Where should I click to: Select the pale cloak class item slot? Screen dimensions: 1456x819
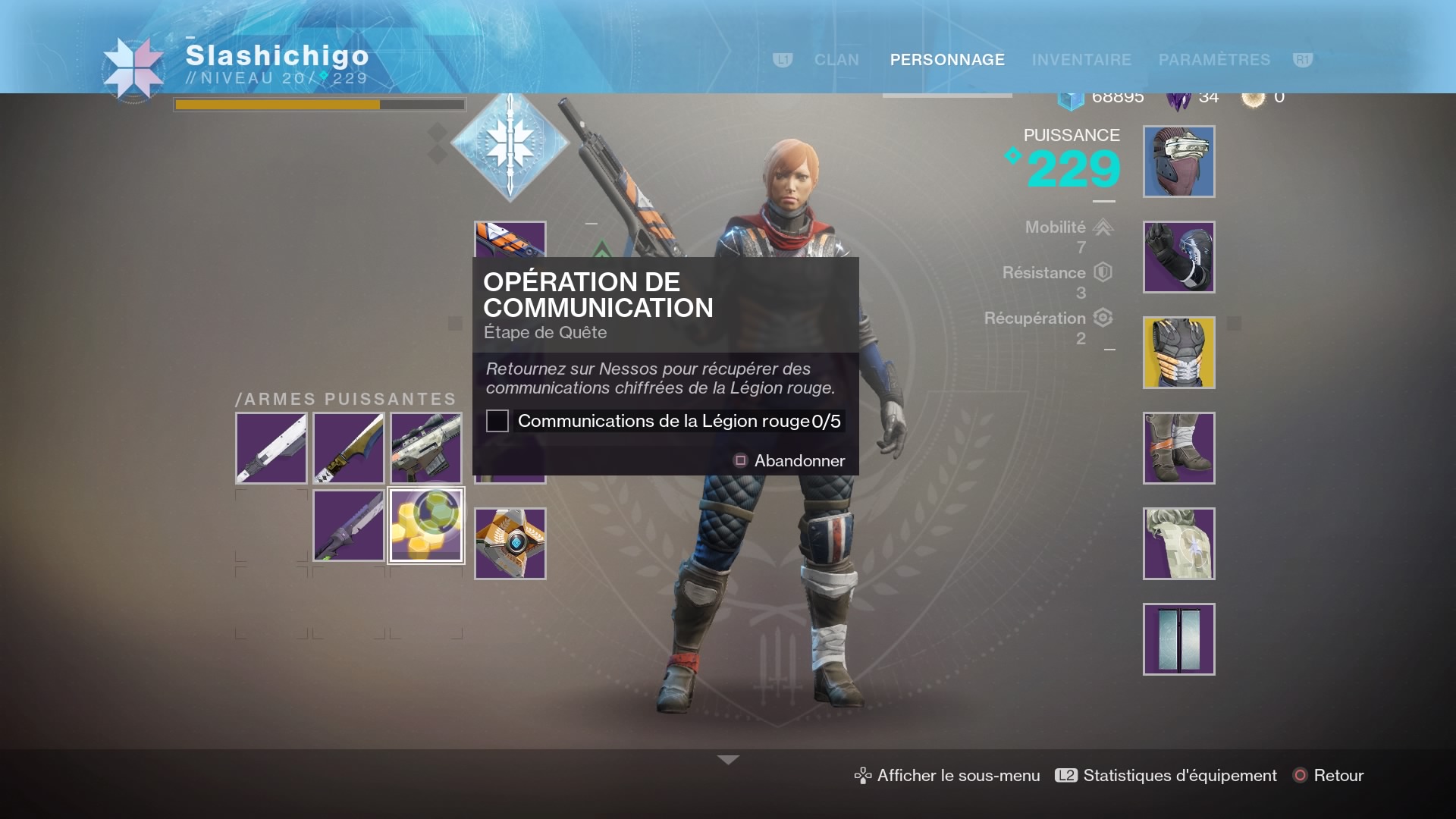tap(1178, 544)
